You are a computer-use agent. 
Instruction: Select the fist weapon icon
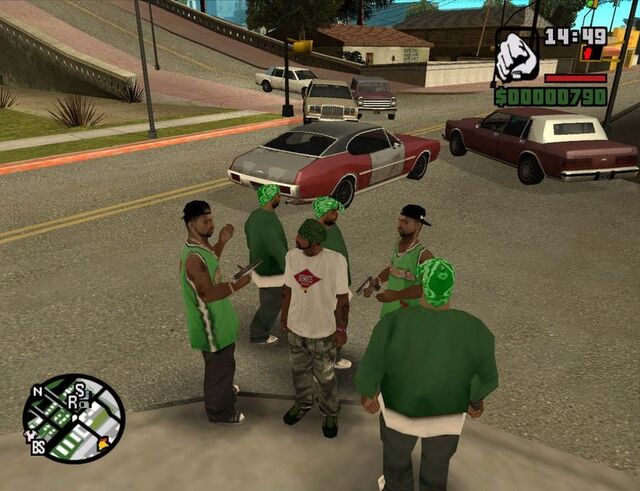[516, 56]
